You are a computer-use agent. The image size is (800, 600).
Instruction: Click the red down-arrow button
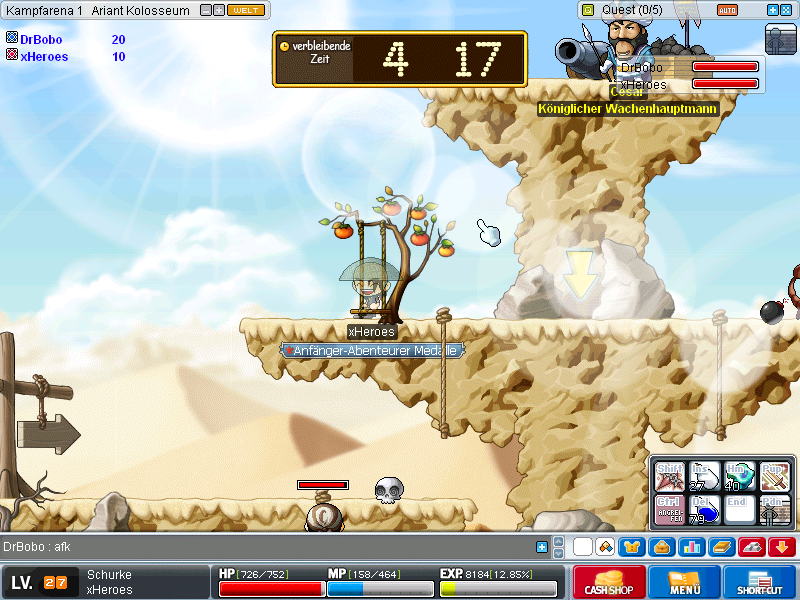pyautogui.click(x=783, y=547)
